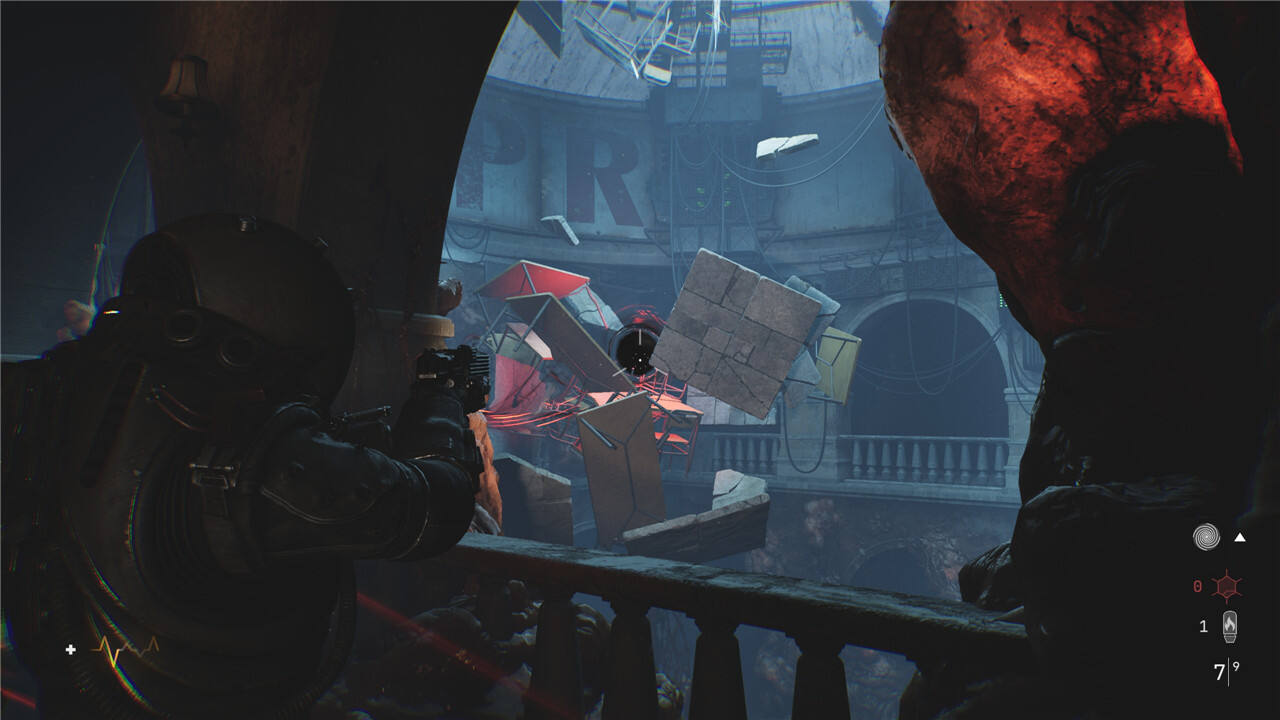Choose the flame canister item icon
The height and width of the screenshot is (720, 1280).
[x=1229, y=626]
